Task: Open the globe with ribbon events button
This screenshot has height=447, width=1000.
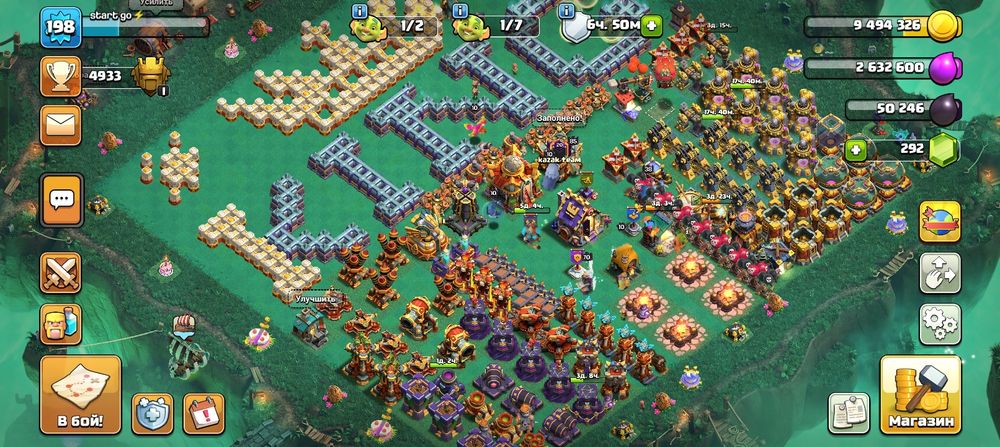Action: coord(939,221)
